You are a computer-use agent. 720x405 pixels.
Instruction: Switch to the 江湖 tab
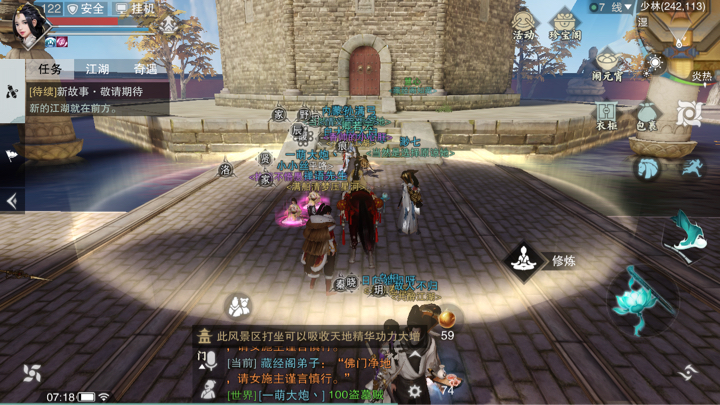98,69
